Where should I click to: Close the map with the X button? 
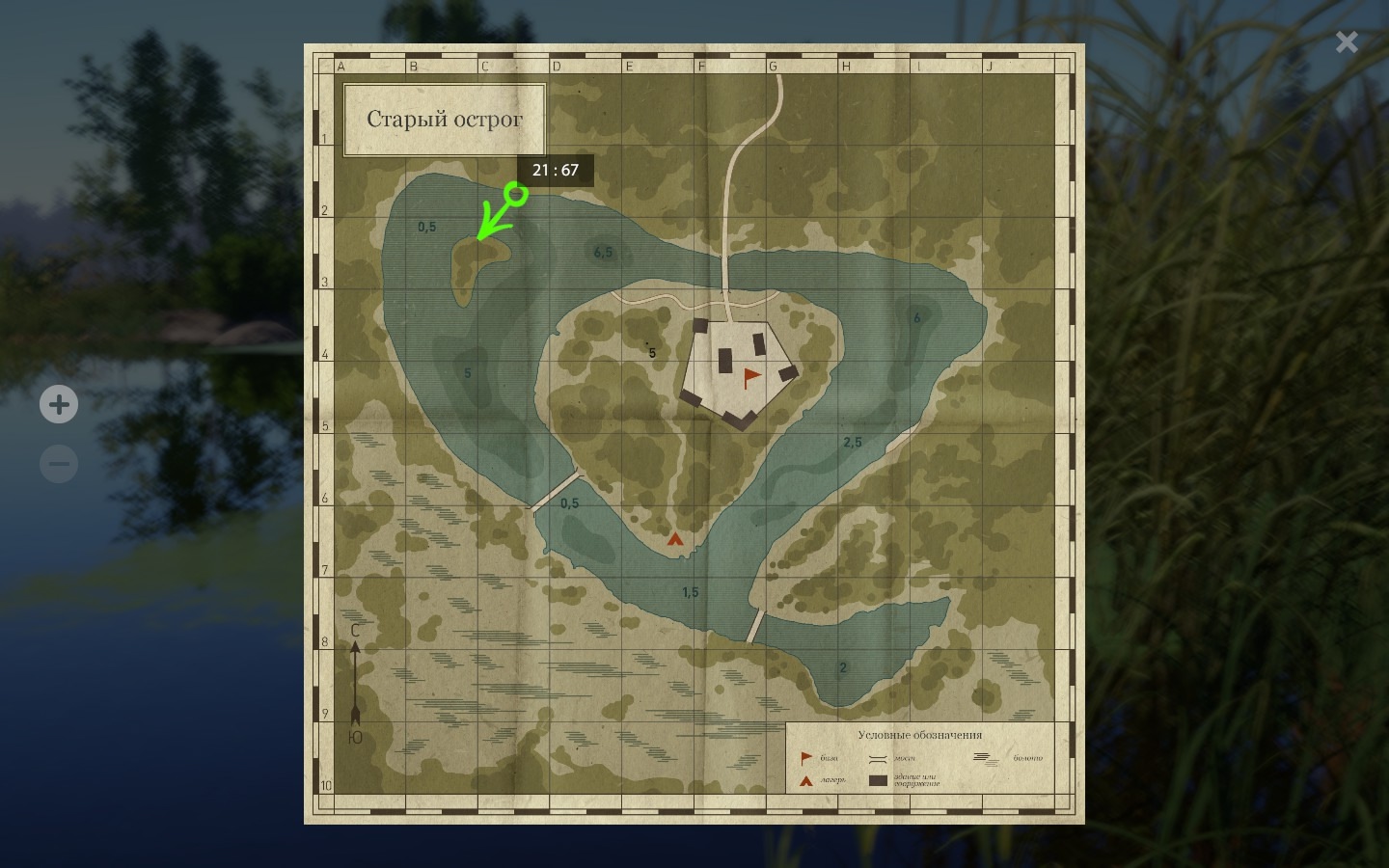1347,41
